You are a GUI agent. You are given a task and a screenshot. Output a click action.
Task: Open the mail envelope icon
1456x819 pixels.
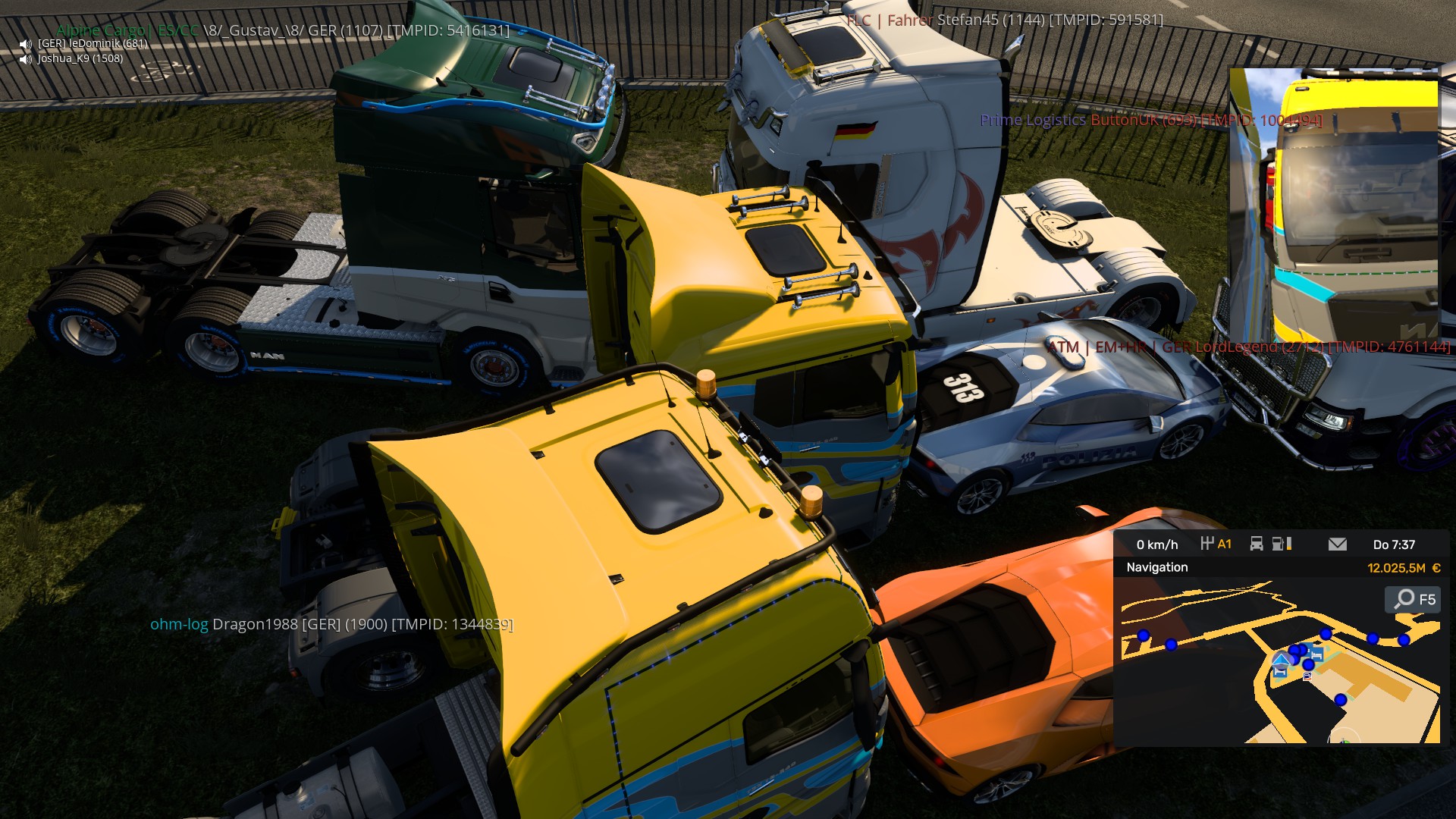(1337, 544)
